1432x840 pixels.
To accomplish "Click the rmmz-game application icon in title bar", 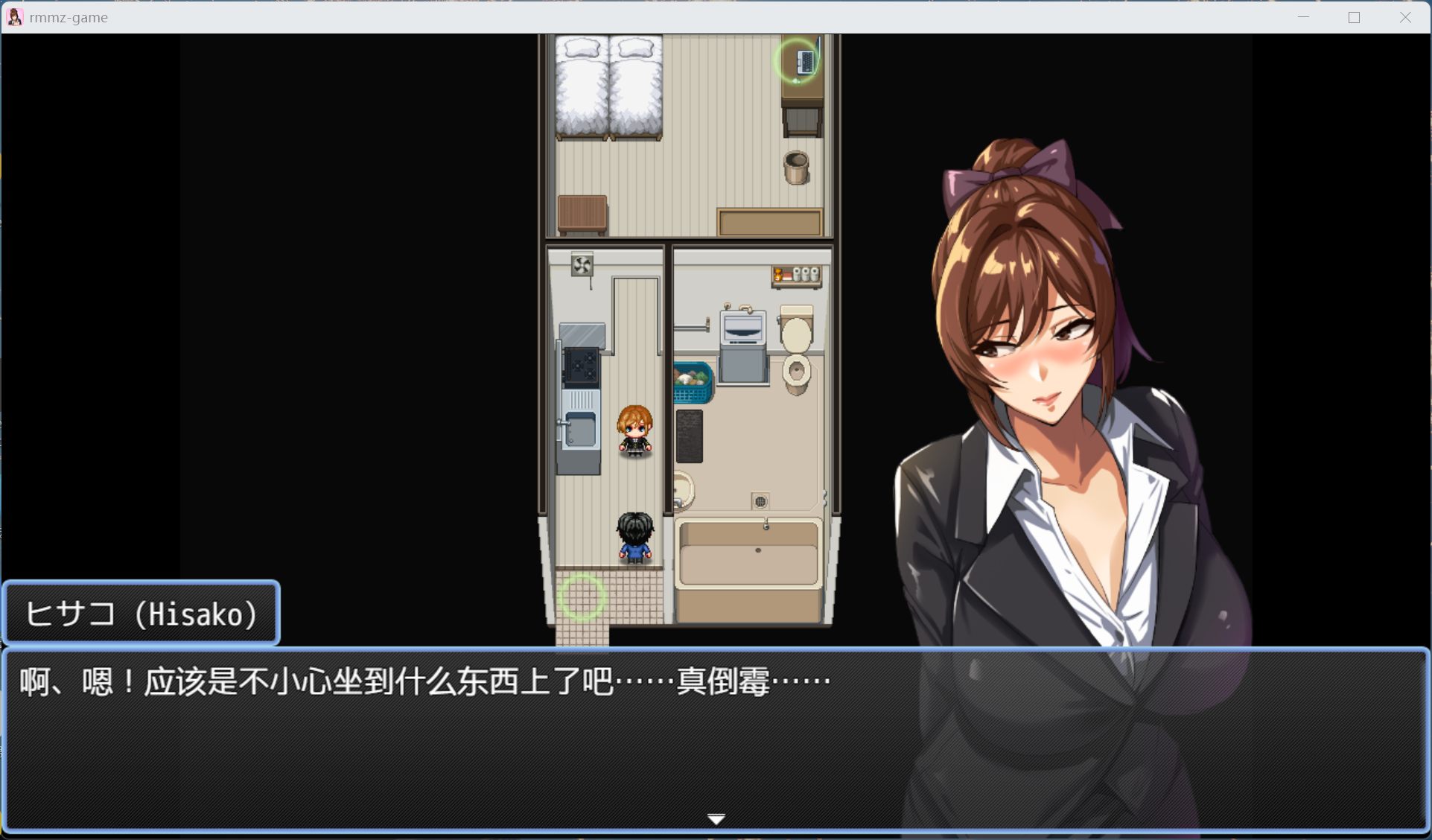I will (15, 16).
